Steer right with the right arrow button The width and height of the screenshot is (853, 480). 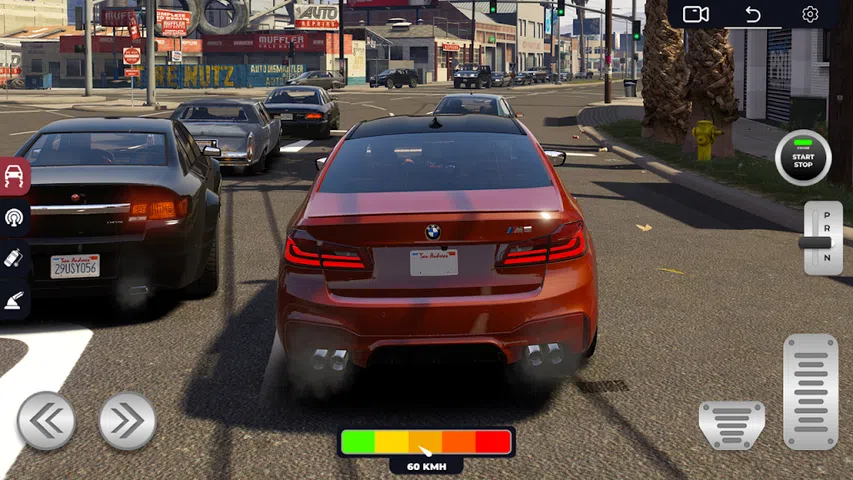tap(127, 421)
